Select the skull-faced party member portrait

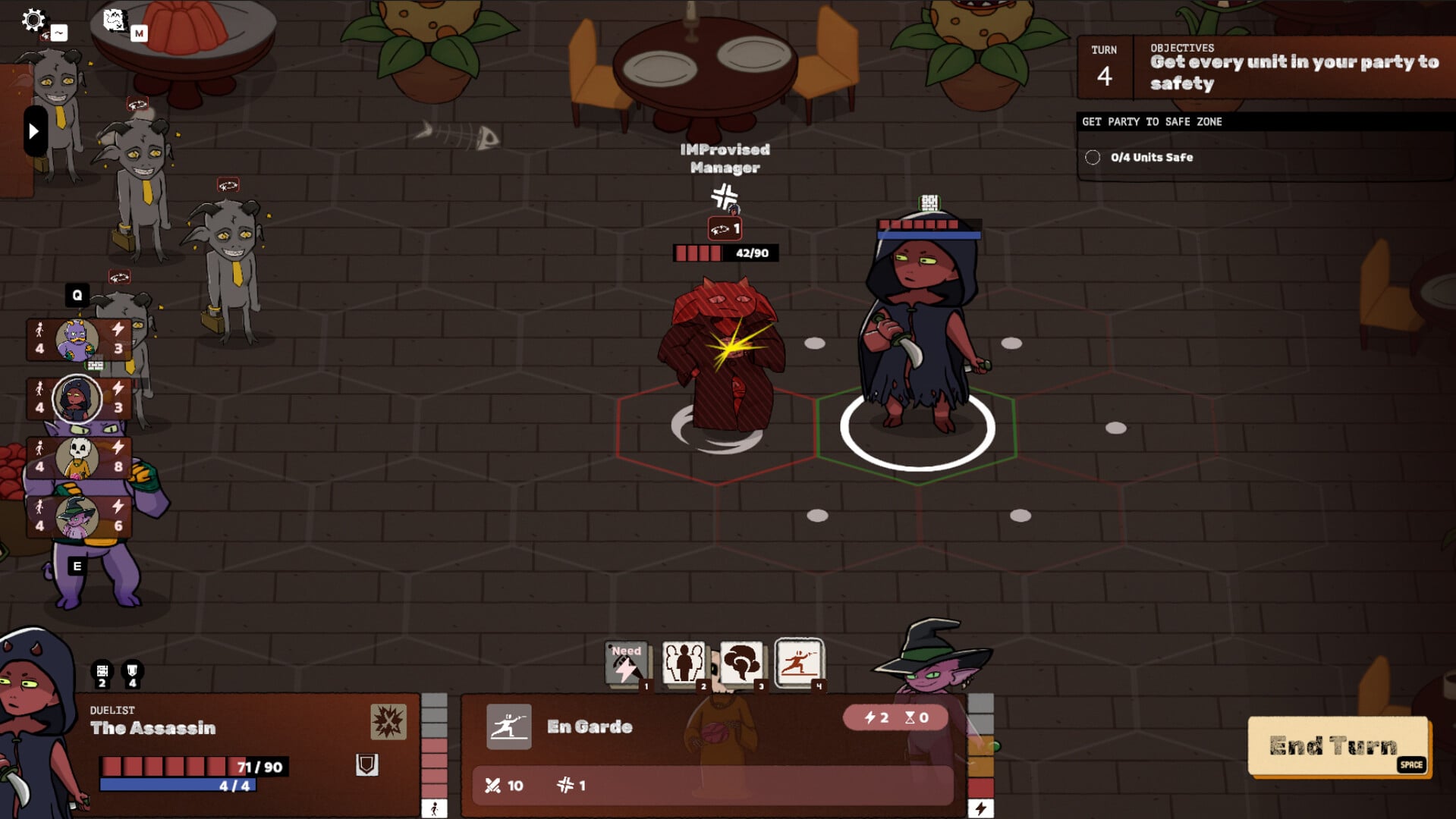(77, 457)
